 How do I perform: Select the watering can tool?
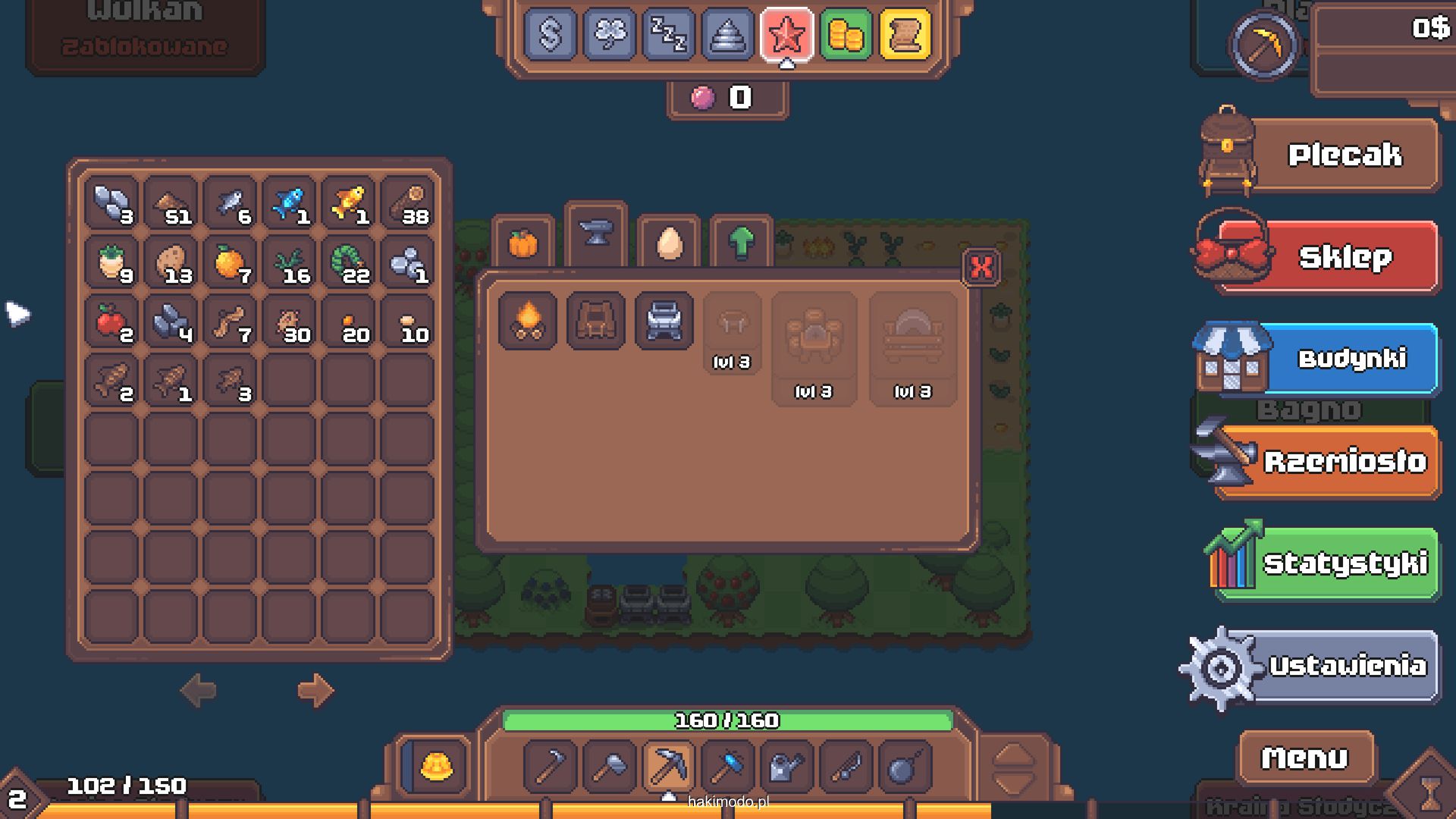(786, 766)
